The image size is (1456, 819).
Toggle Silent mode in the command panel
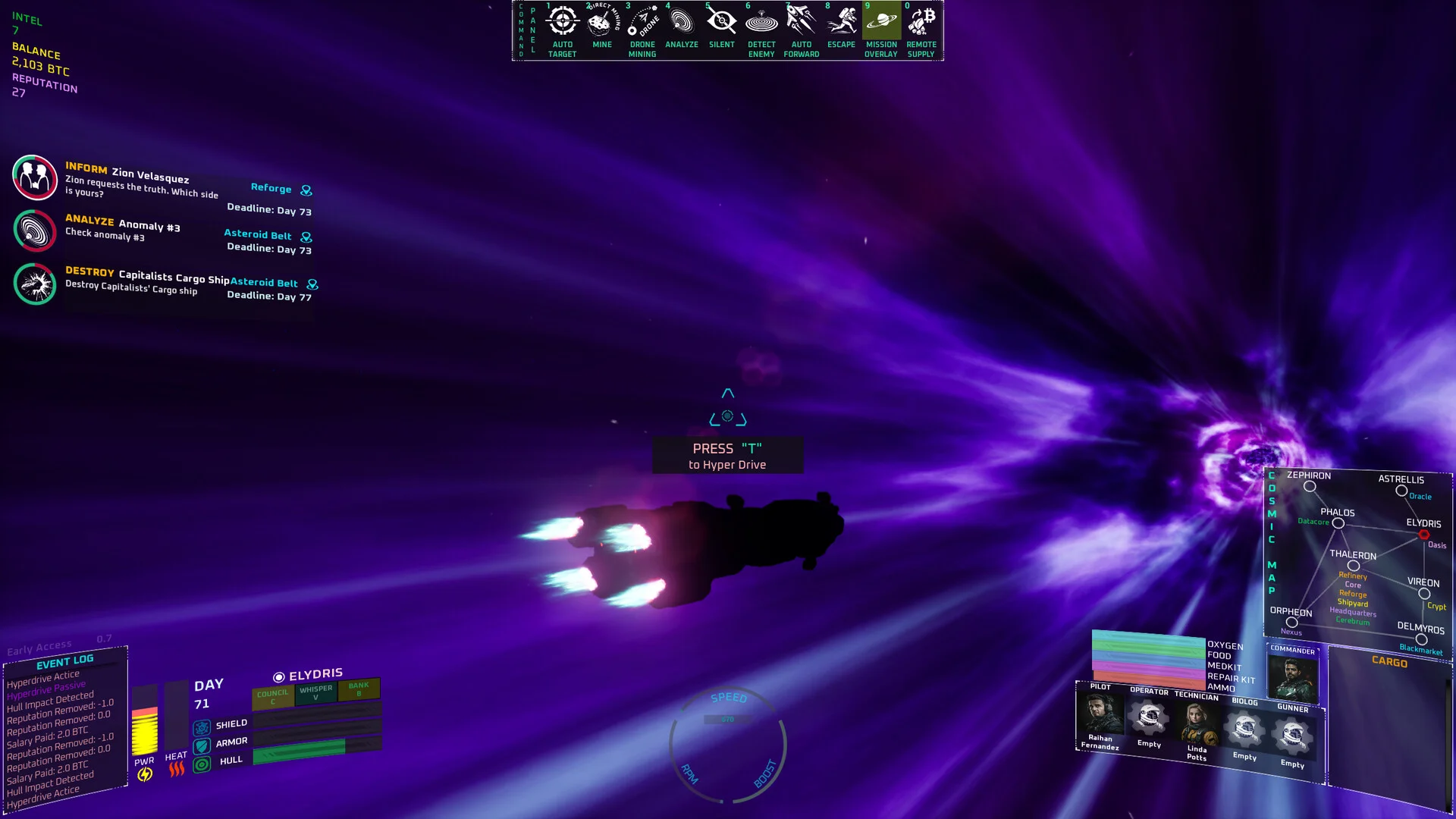[x=721, y=22]
